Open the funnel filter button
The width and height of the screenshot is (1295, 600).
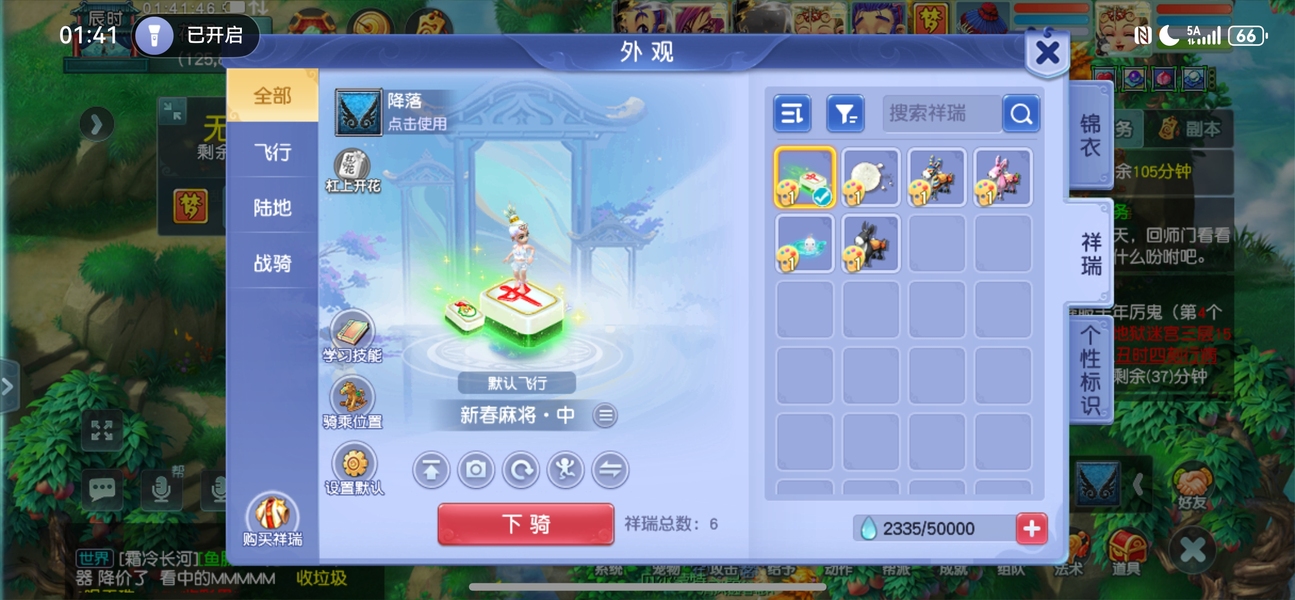pos(845,114)
